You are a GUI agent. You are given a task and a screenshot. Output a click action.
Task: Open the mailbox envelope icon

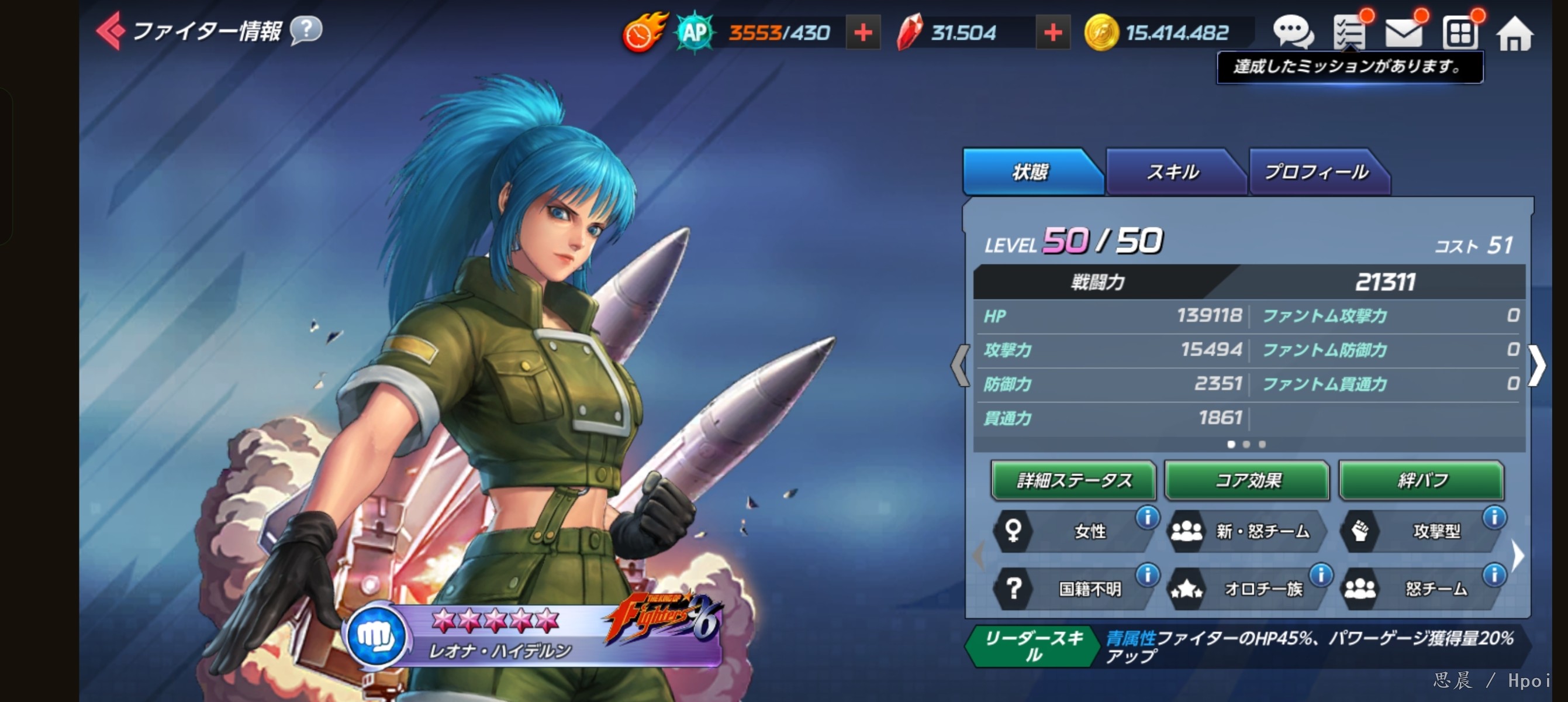(1403, 32)
